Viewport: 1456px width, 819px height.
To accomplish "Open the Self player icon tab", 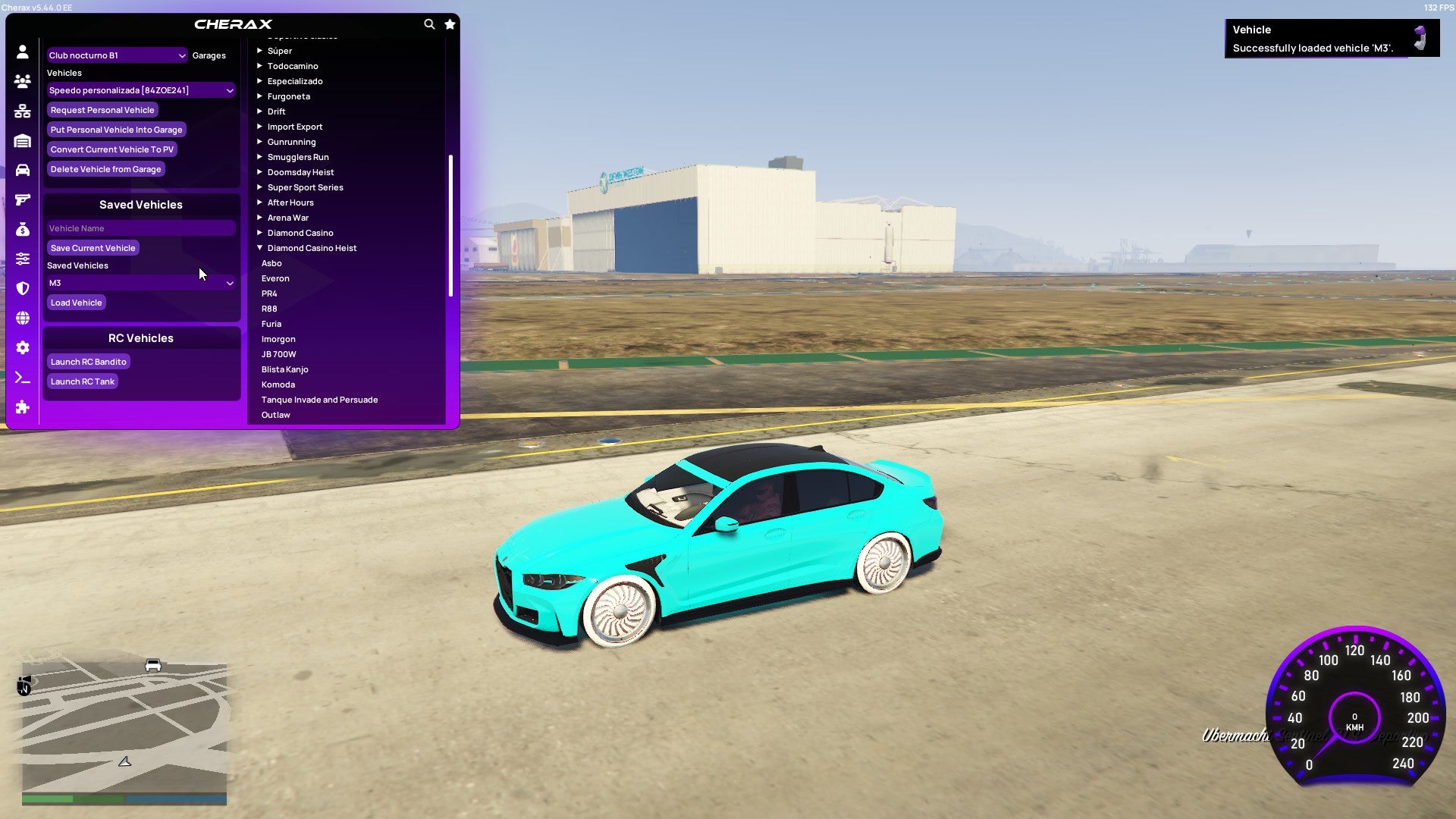I will point(22,52).
